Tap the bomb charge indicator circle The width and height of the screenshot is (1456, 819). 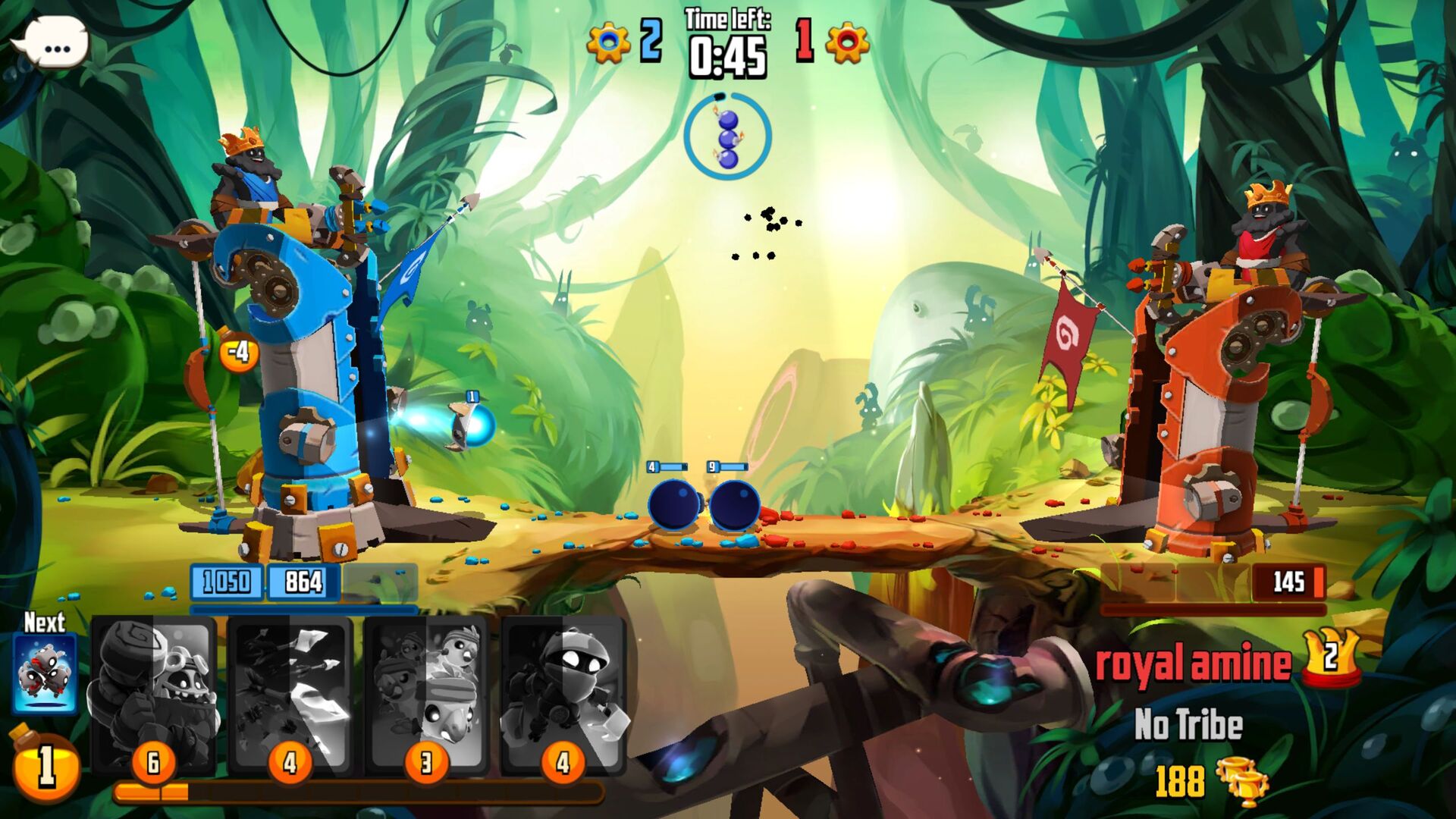[726, 136]
